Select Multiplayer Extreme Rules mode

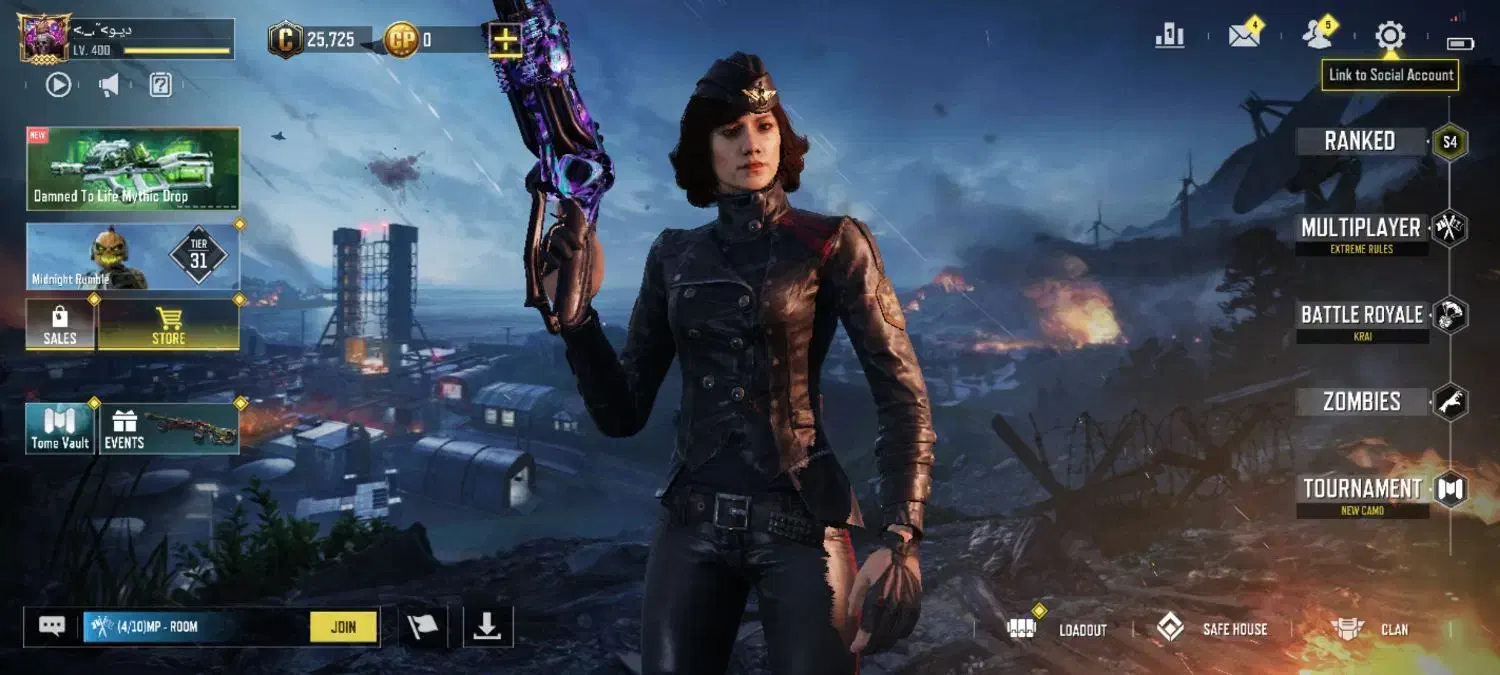1361,229
